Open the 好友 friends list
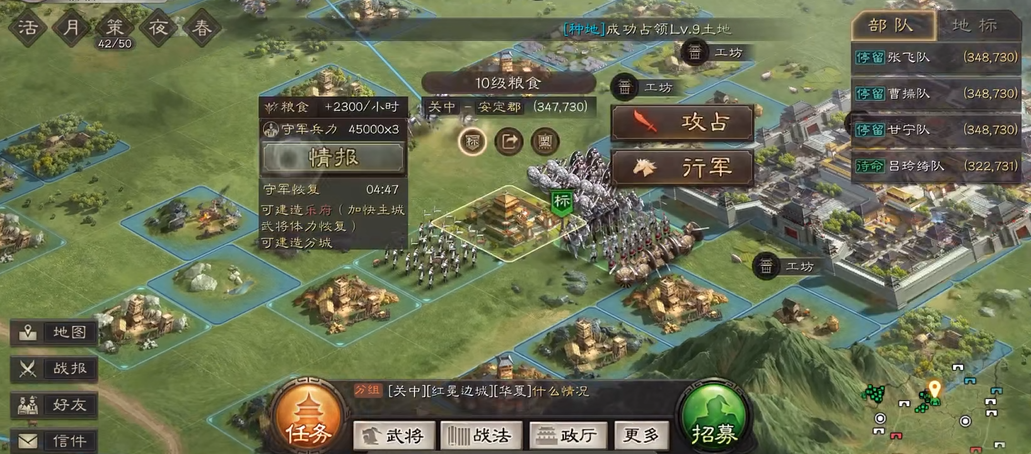Screen dimensions: 1031x454 point(55,405)
